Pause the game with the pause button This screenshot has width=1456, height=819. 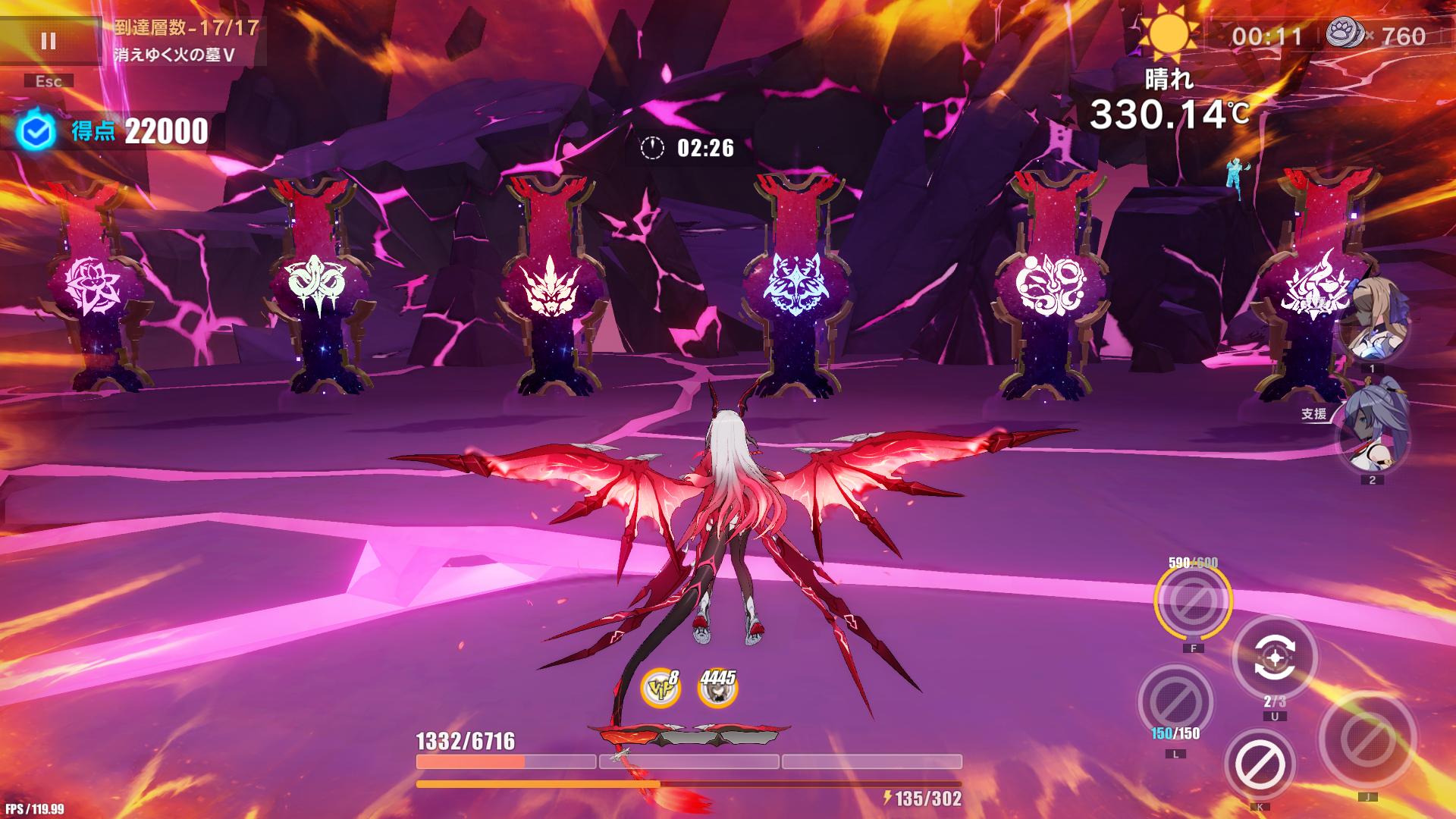[49, 41]
